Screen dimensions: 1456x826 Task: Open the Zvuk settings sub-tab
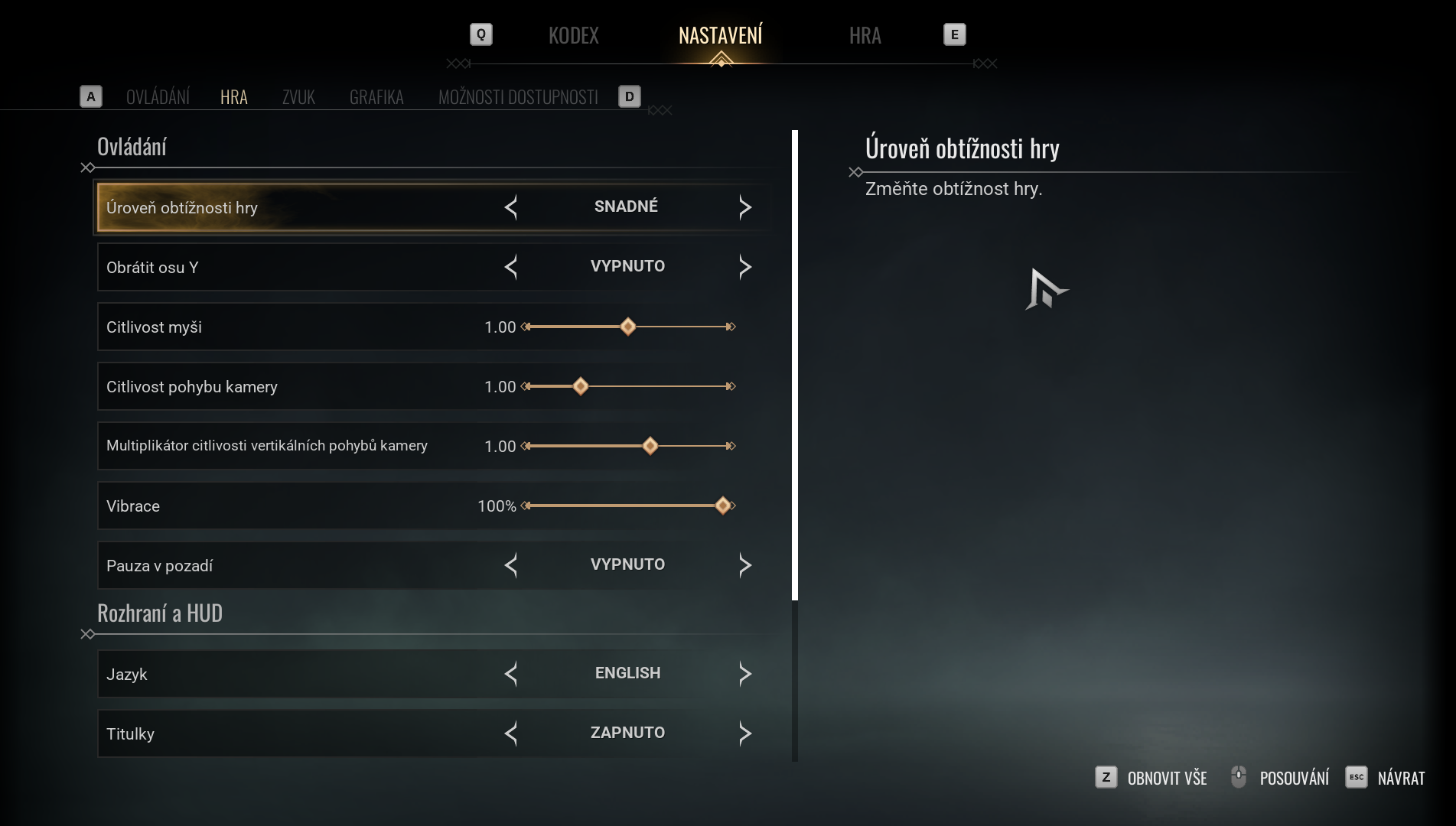[x=298, y=97]
